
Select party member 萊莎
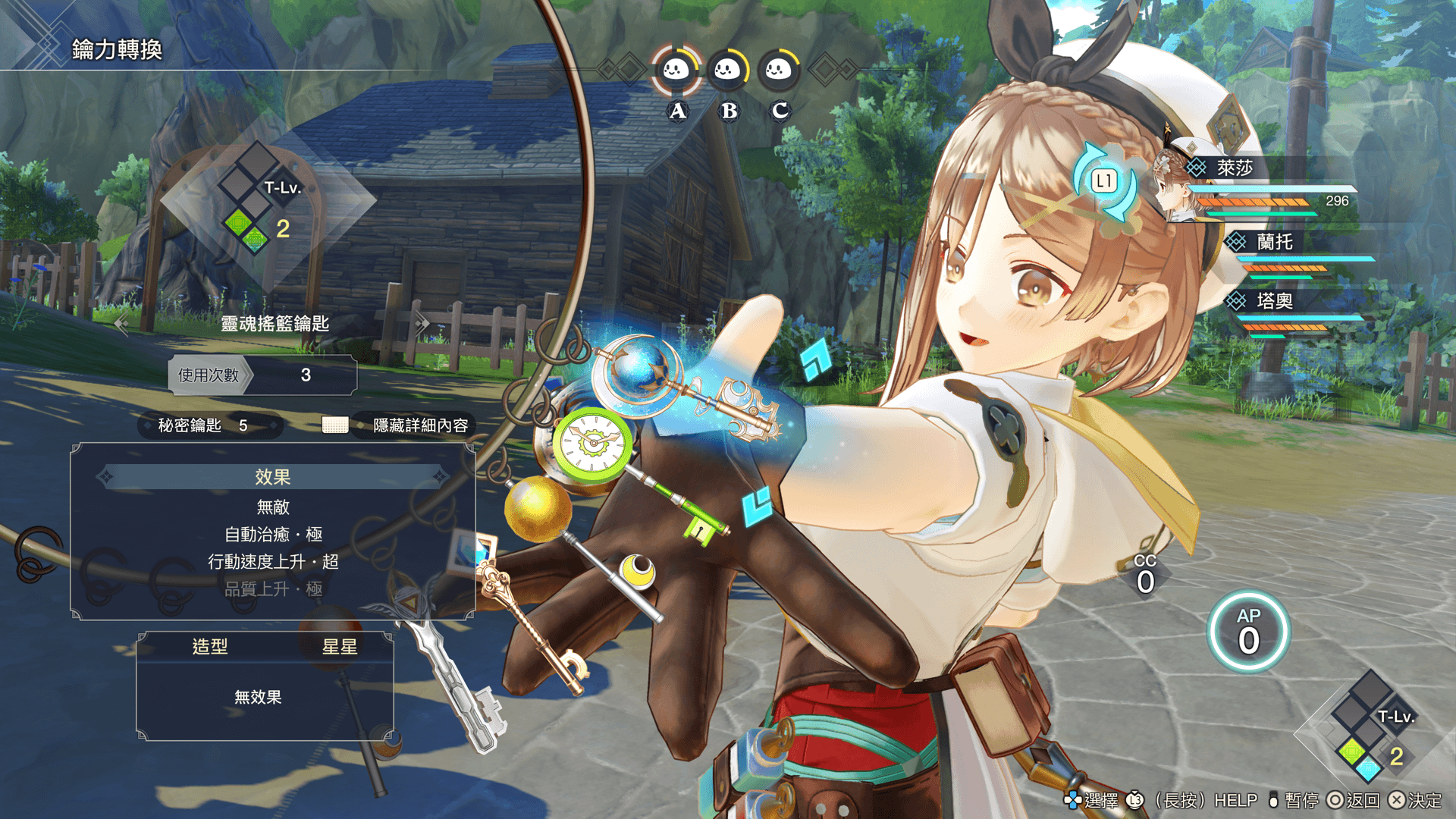pos(1234,168)
